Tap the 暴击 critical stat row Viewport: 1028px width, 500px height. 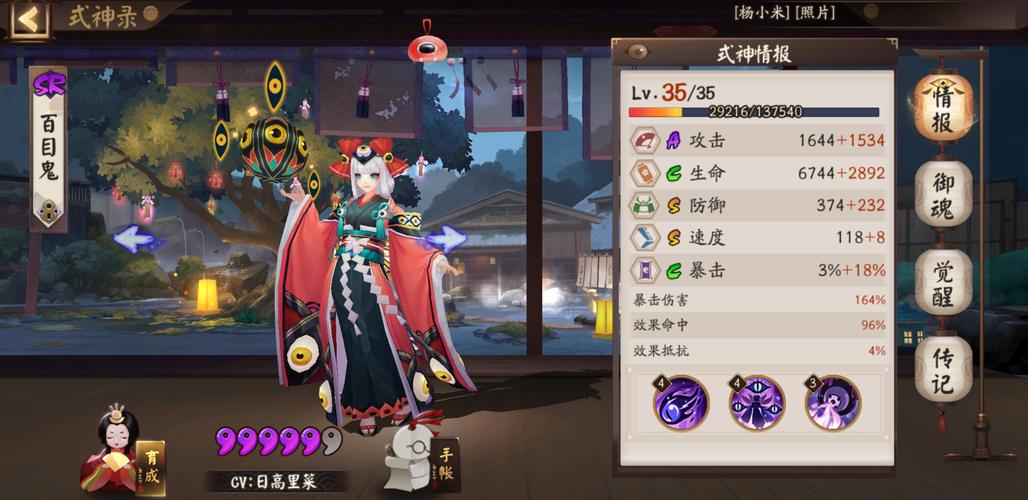[x=757, y=270]
